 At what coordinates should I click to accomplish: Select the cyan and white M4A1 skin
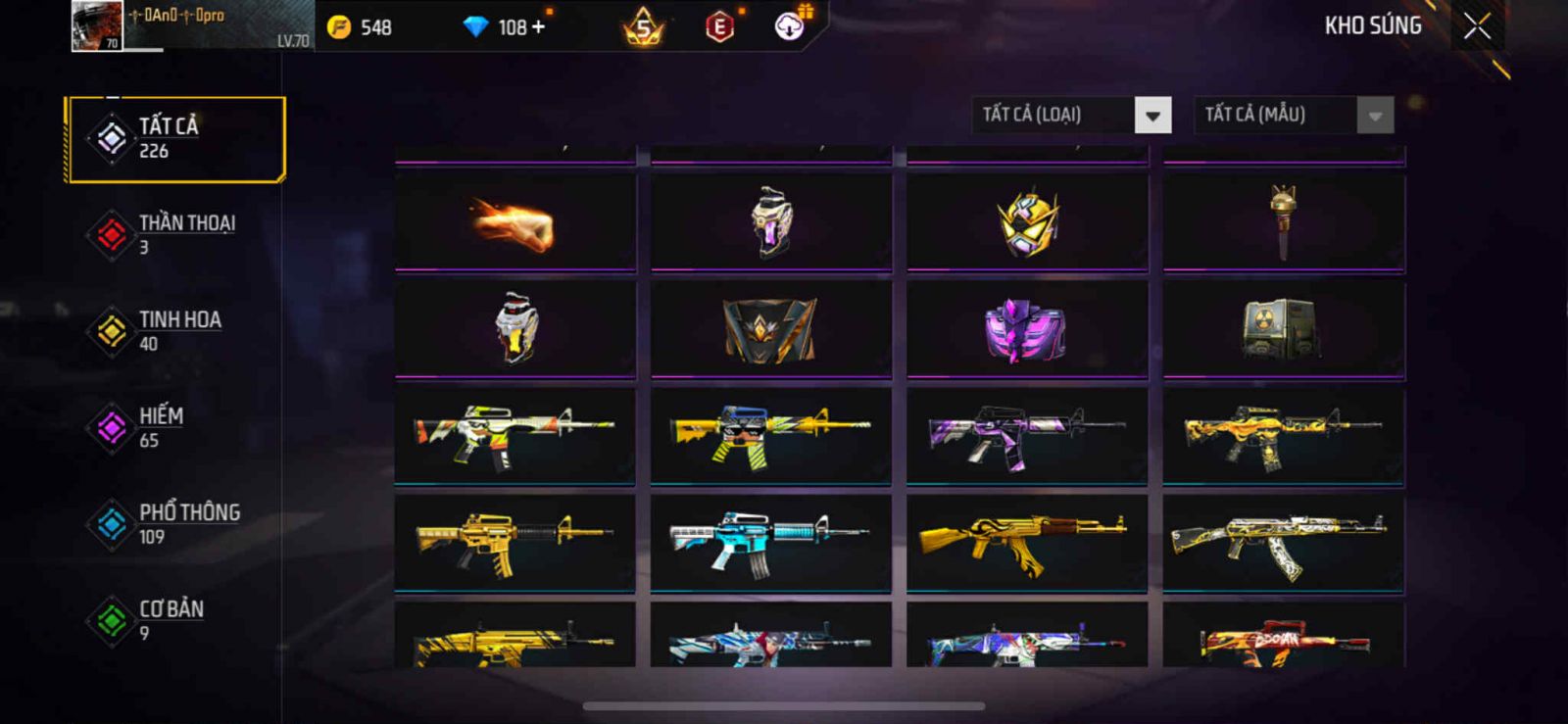pos(771,543)
